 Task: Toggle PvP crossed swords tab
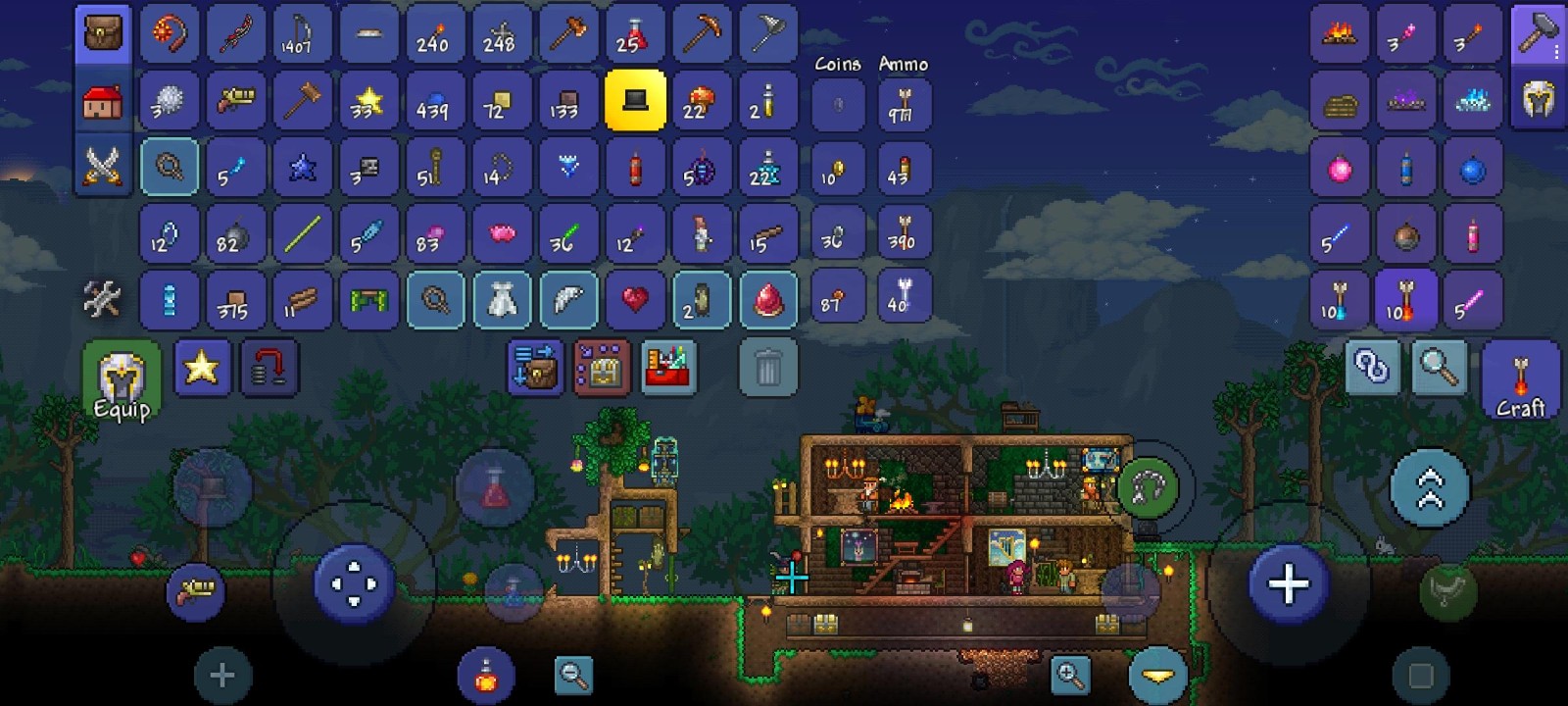[103, 166]
